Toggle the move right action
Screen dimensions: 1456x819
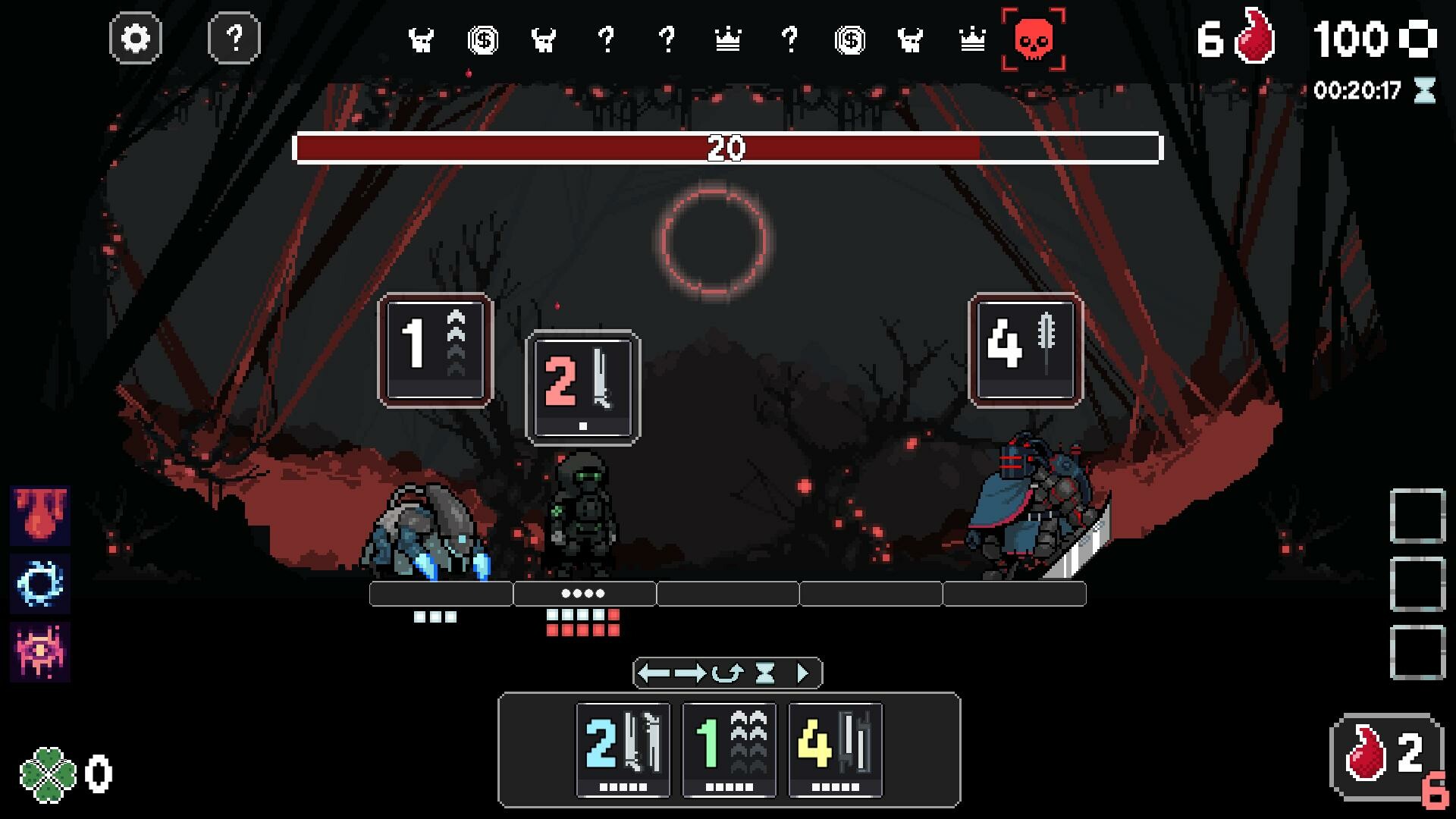click(690, 672)
